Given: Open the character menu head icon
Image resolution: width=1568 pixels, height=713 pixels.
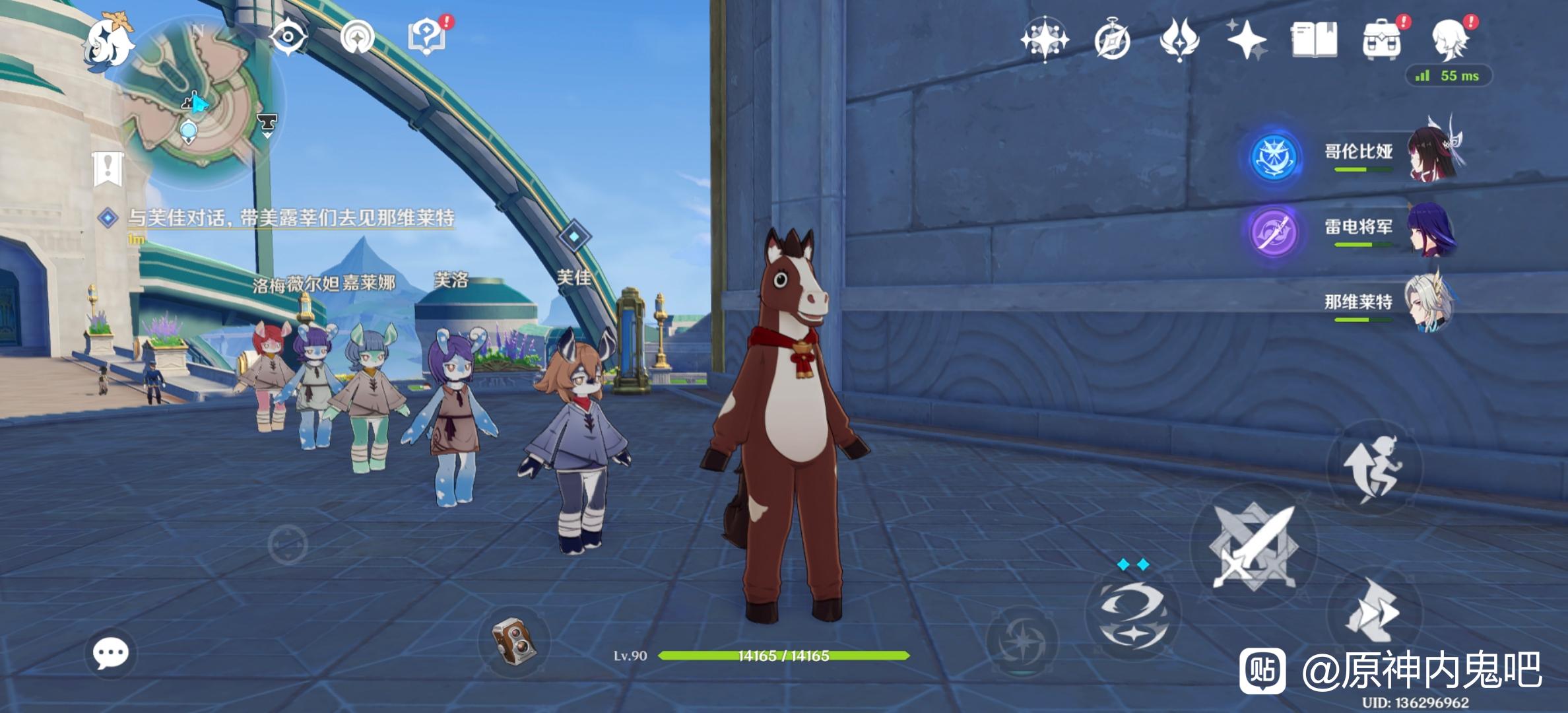Looking at the screenshot, I should (x=1450, y=40).
